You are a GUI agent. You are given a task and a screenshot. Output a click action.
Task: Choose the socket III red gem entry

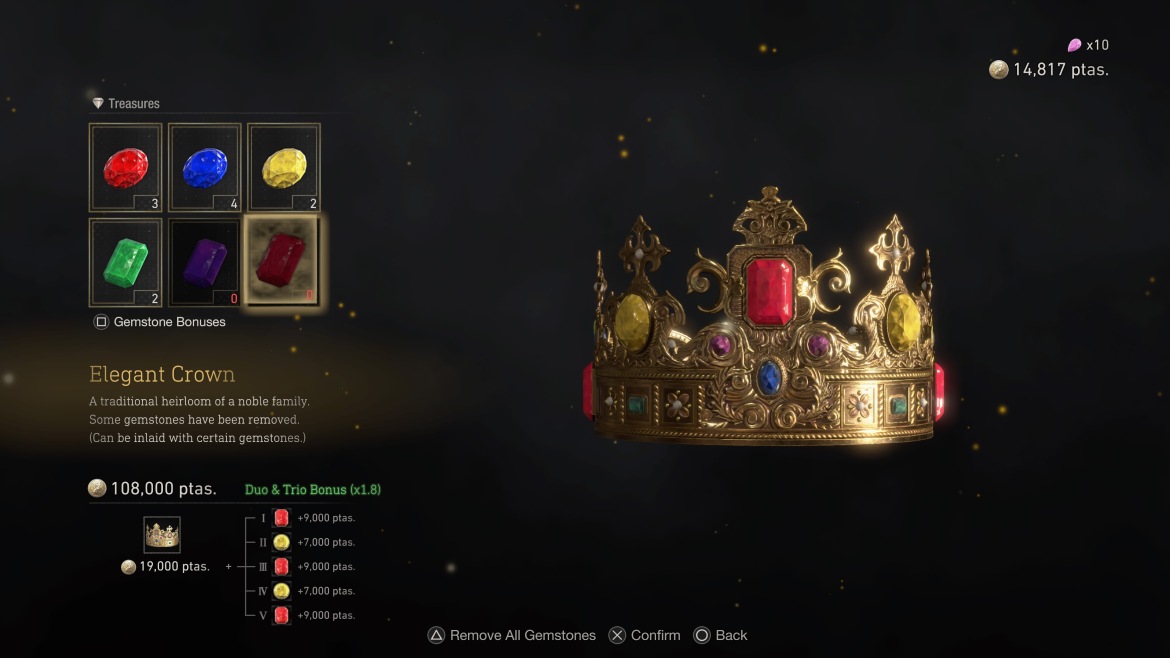[x=281, y=566]
